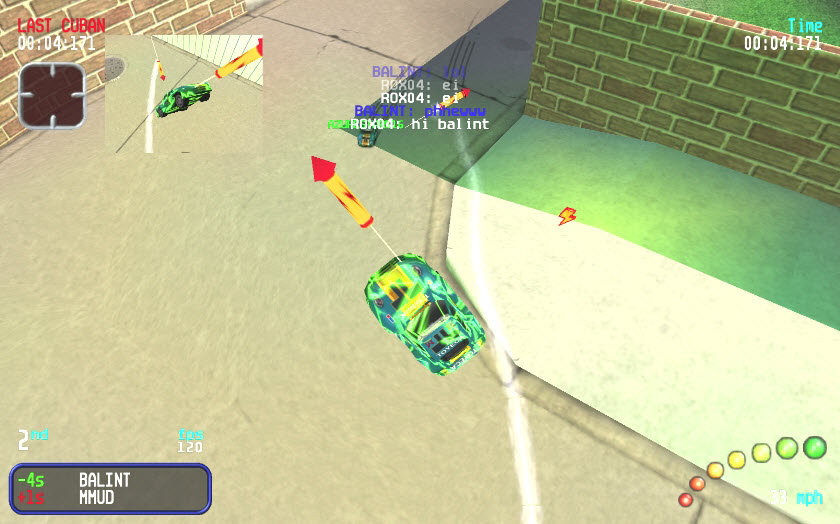Select the rear-view camera inset

click(184, 94)
